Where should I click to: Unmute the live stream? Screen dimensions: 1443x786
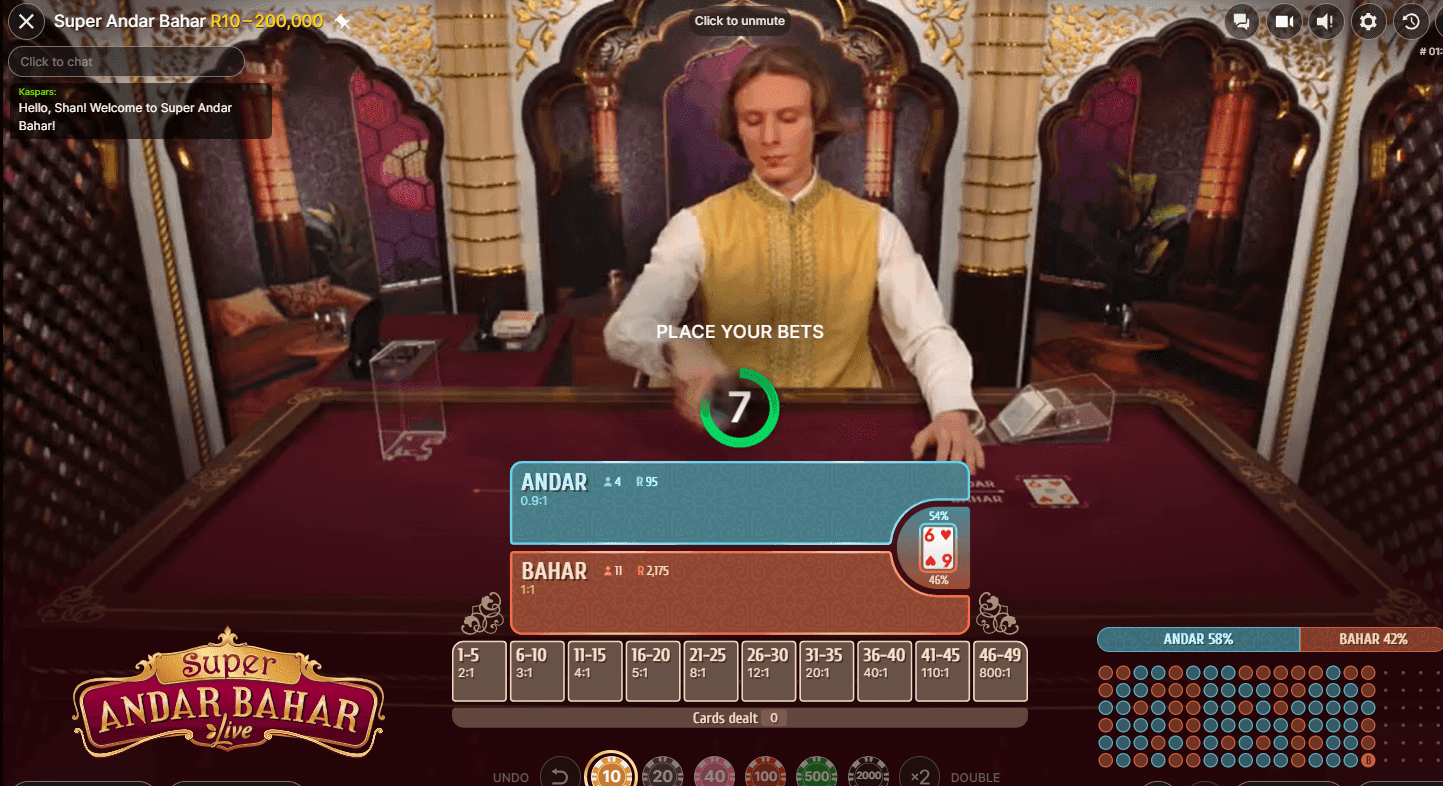click(739, 20)
